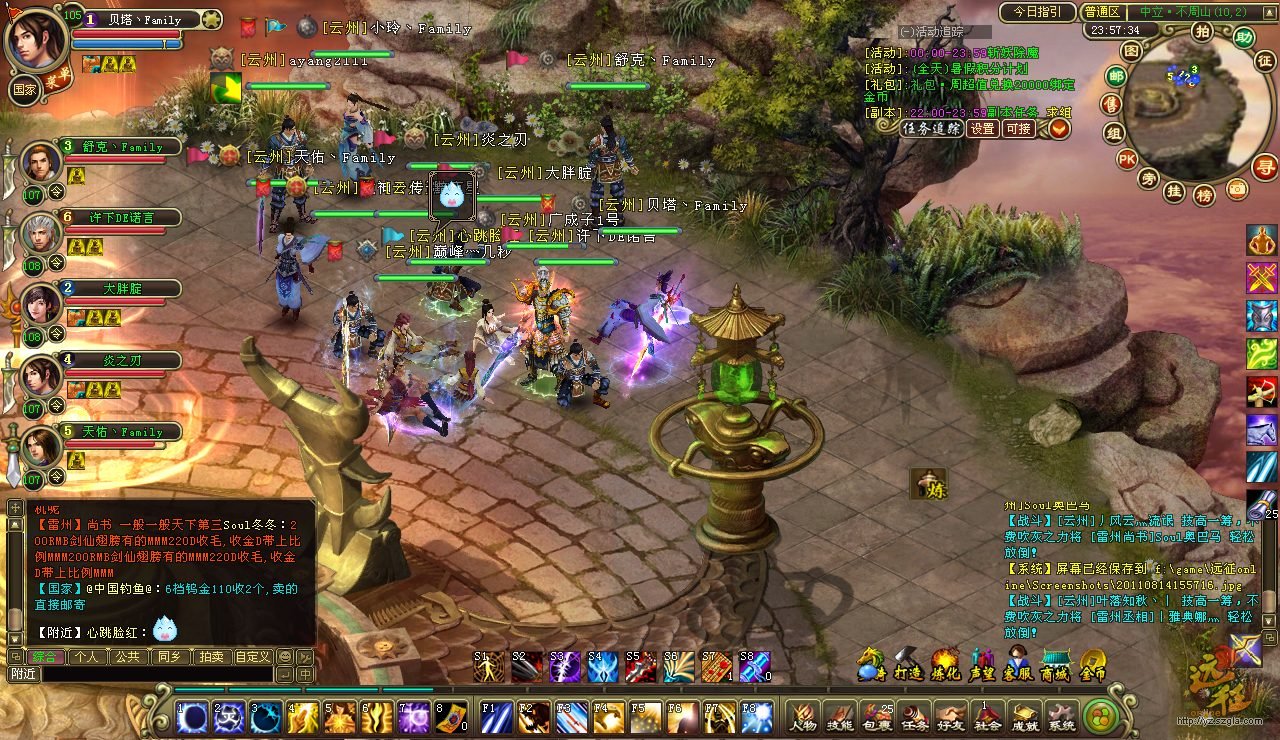The image size is (1280, 740).
Task: Open the 人物 character panel
Action: (x=803, y=716)
